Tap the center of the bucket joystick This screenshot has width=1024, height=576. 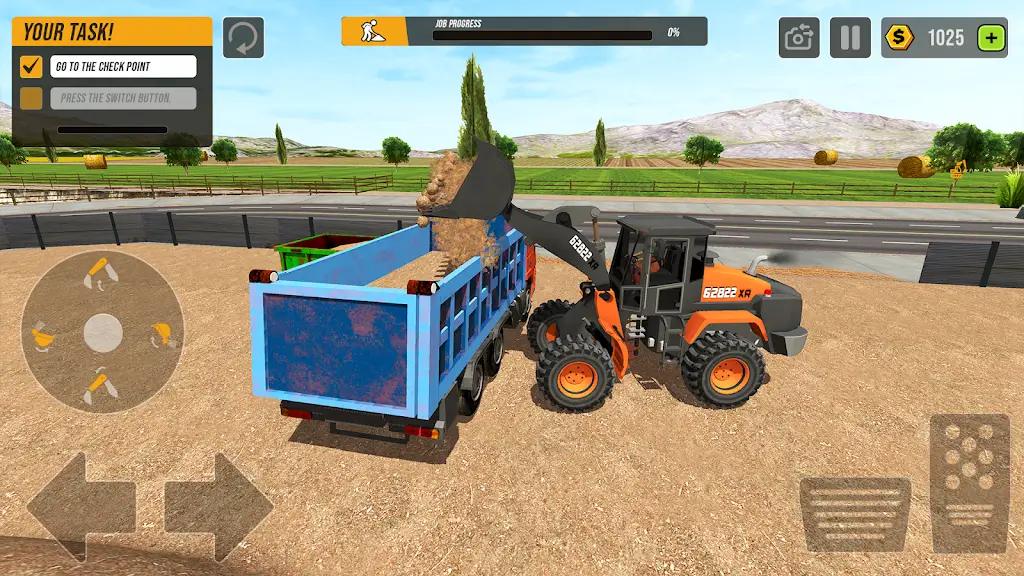pos(102,333)
